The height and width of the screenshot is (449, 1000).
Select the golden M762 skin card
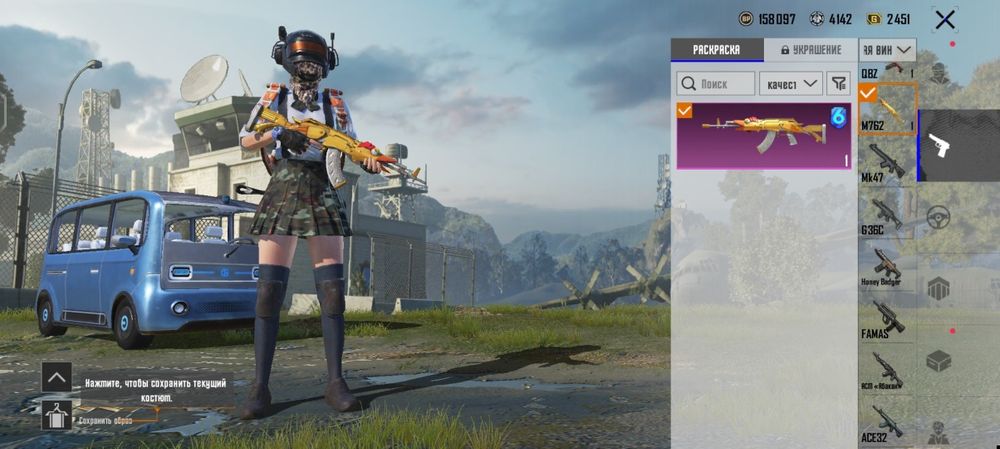(763, 135)
